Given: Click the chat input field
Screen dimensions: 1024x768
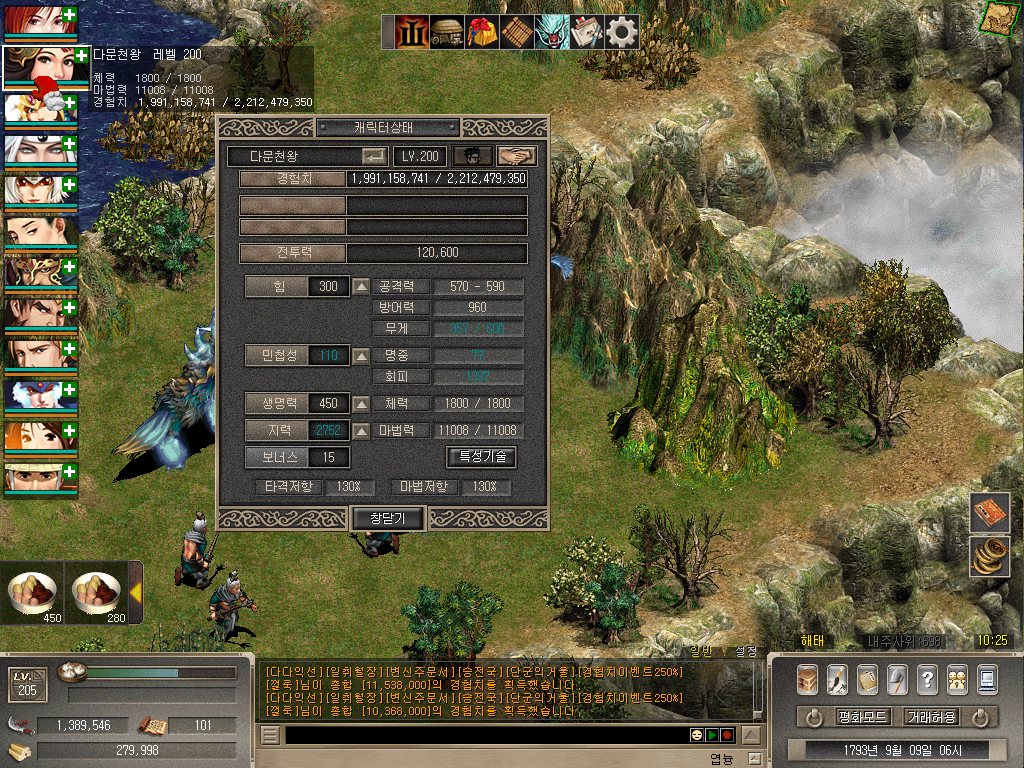Looking at the screenshot, I should [x=480, y=735].
